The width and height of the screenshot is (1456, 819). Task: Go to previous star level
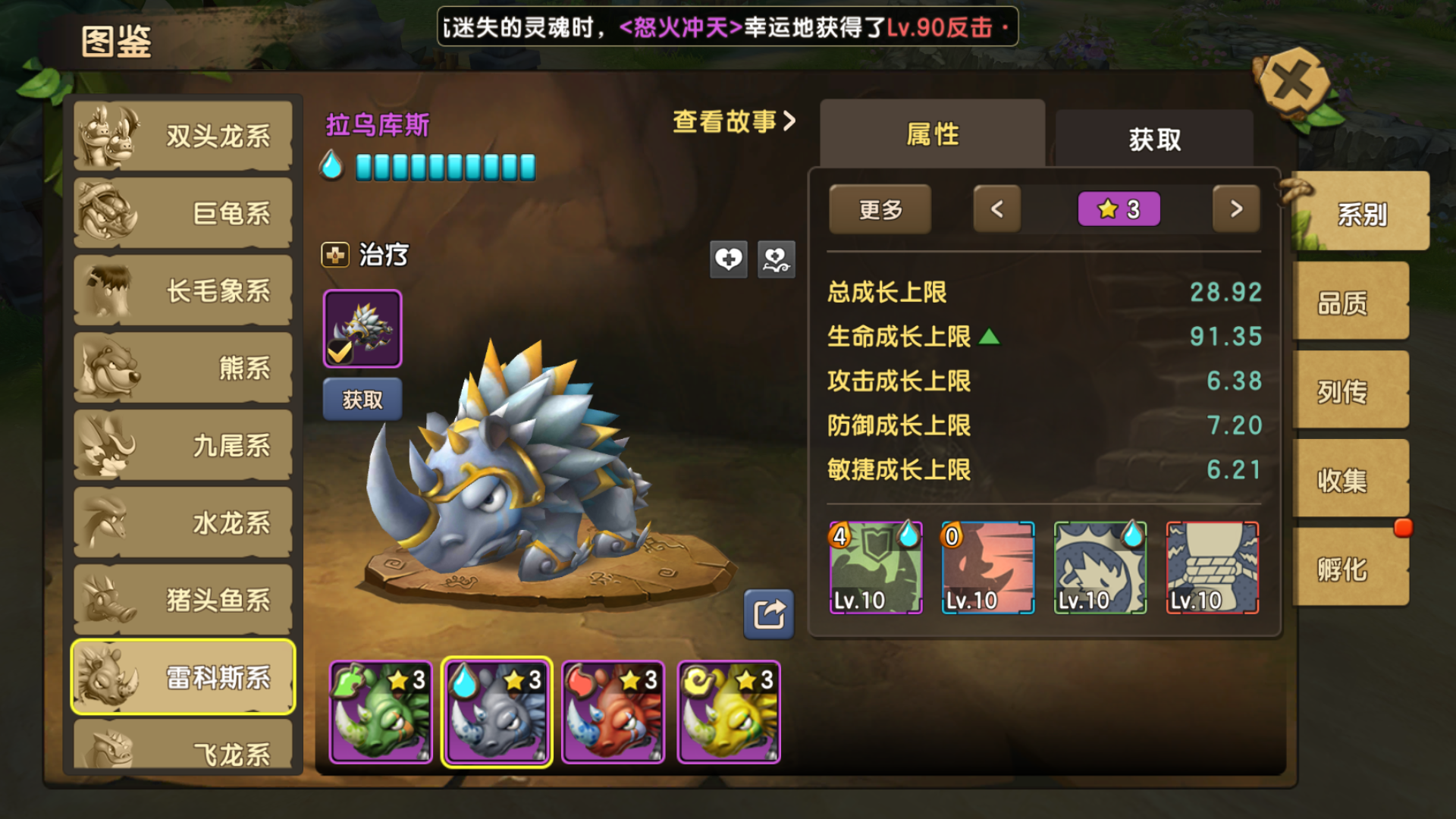[x=996, y=209]
